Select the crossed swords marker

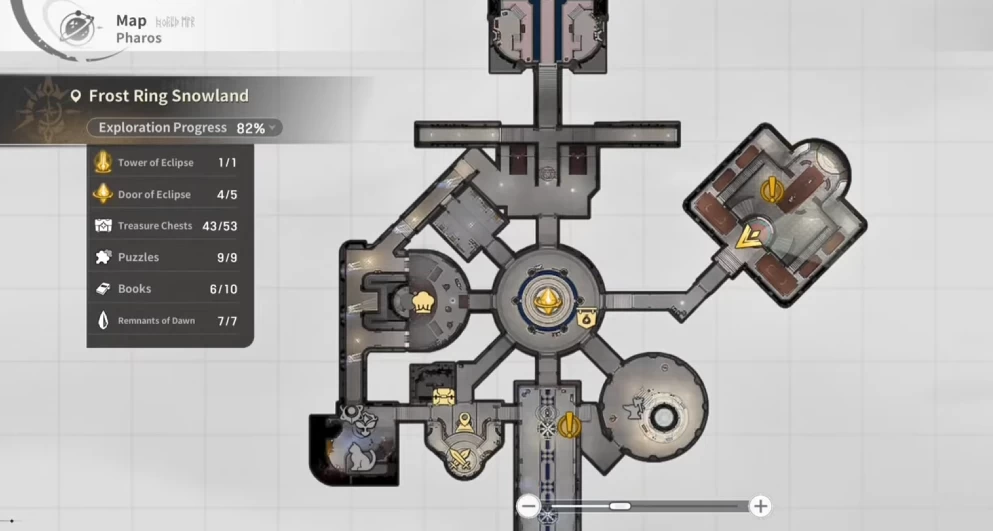point(463,460)
